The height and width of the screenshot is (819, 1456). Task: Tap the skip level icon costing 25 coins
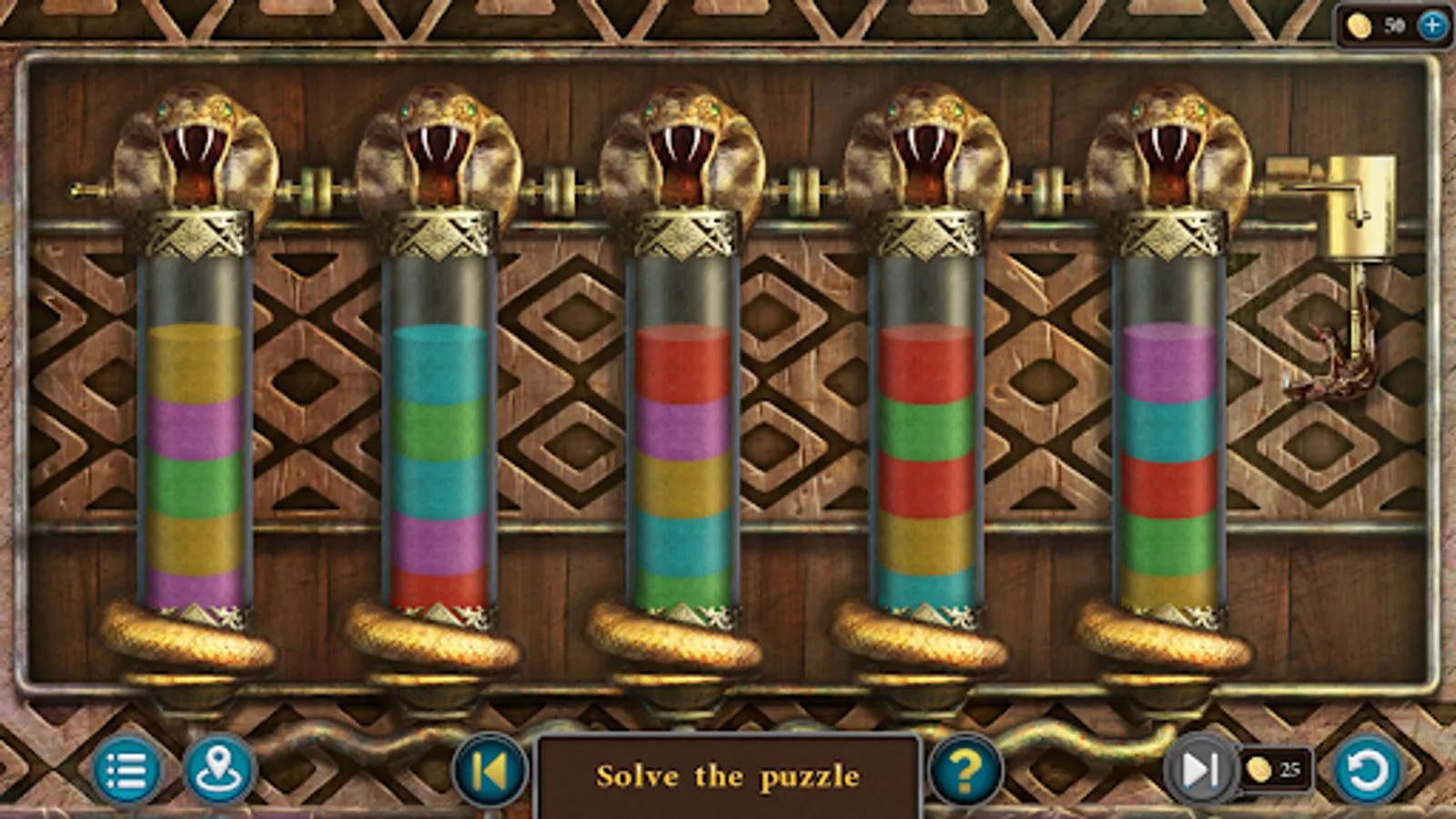pos(1200,771)
